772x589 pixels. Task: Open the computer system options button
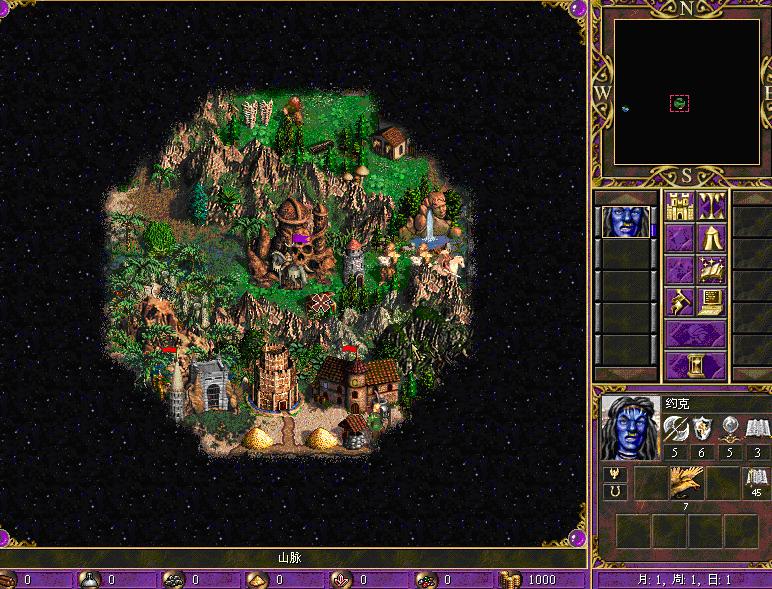click(711, 301)
